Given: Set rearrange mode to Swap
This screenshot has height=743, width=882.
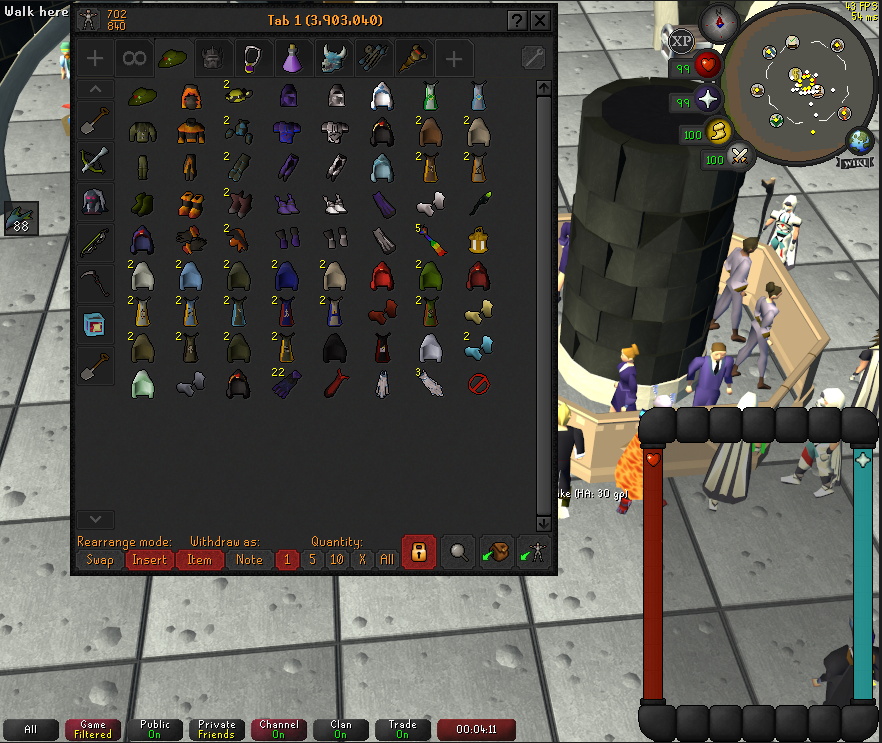Looking at the screenshot, I should click(x=100, y=560).
